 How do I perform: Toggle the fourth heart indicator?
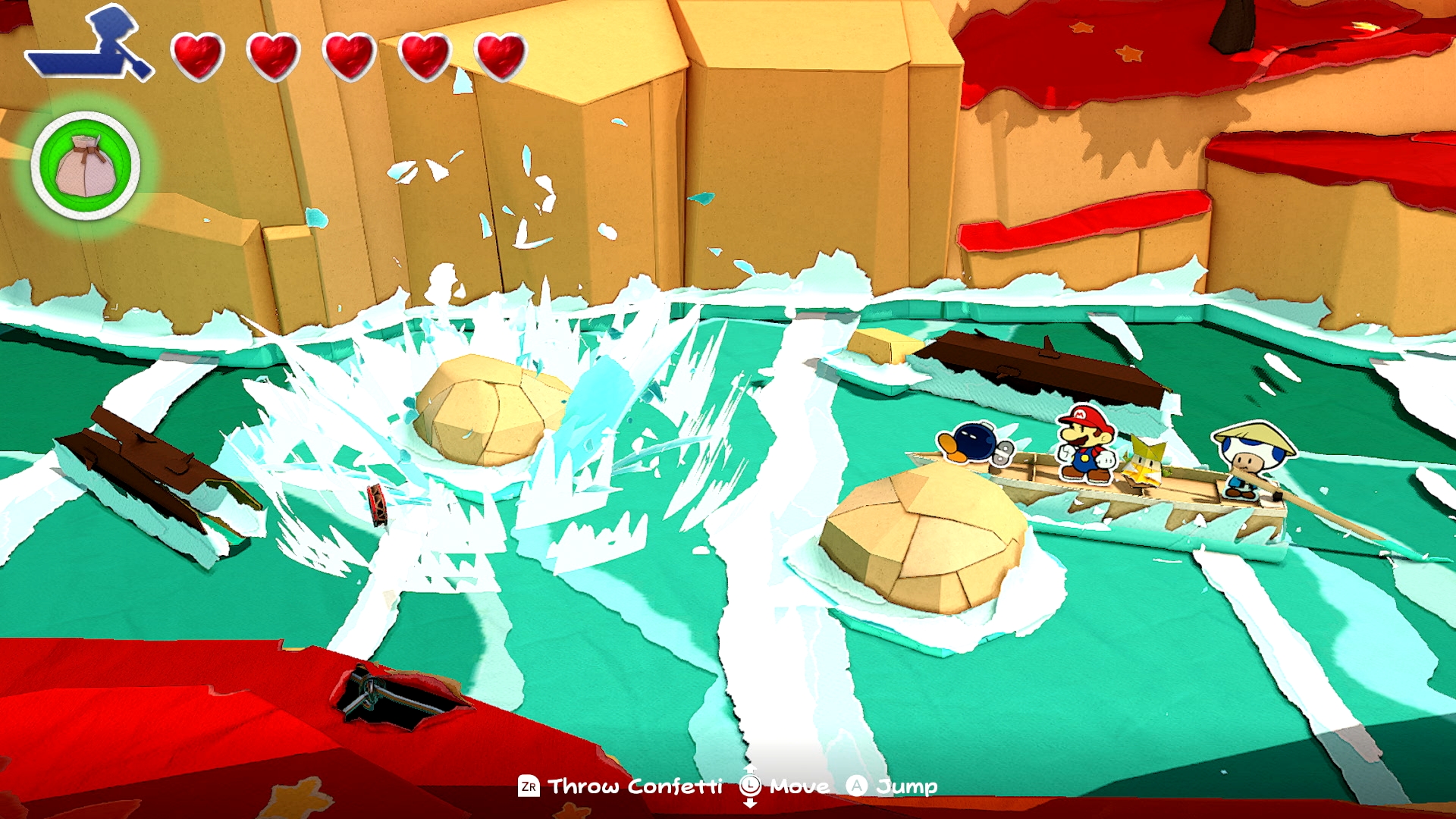tap(423, 55)
